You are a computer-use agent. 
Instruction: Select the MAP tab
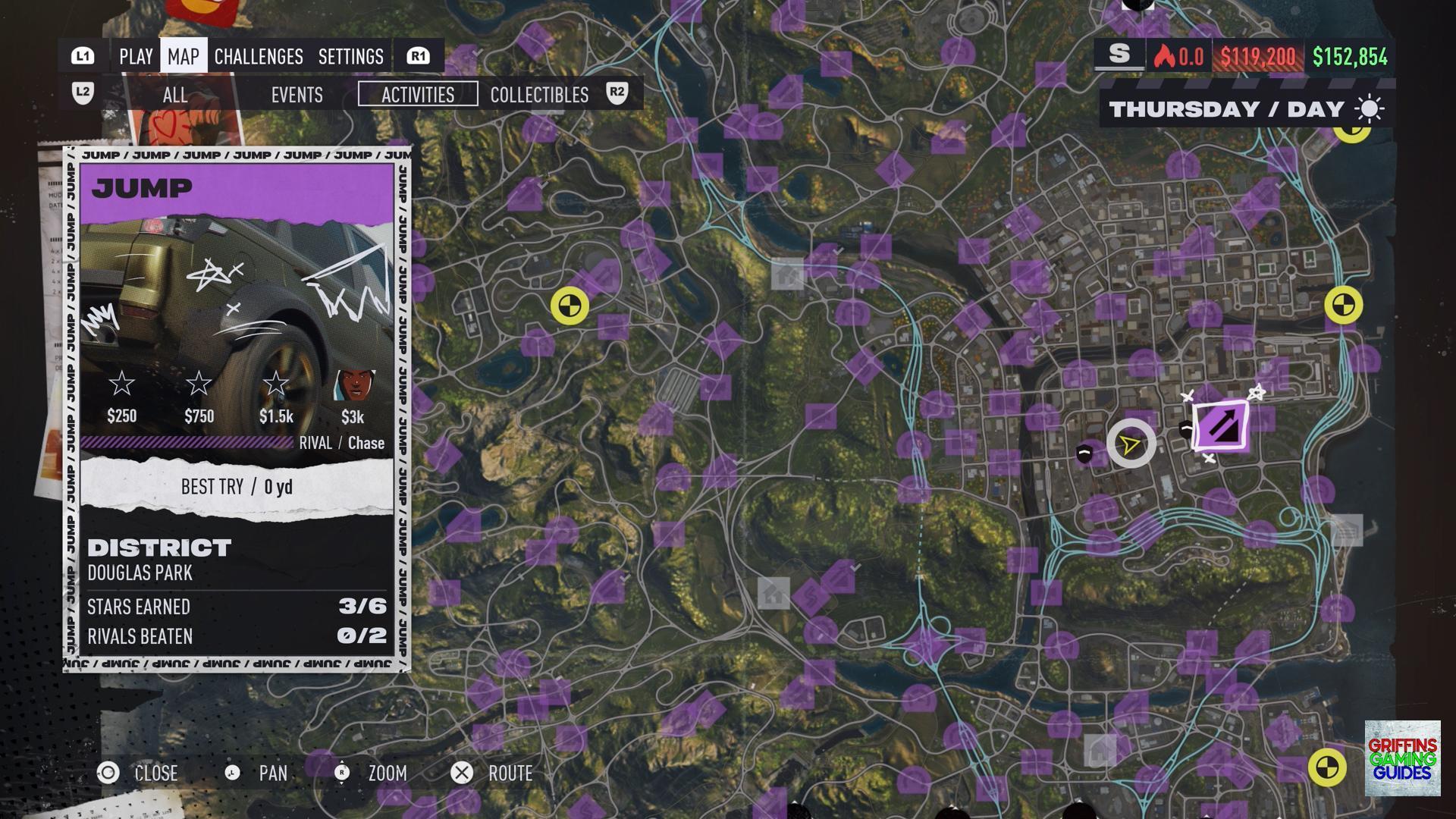(x=184, y=57)
